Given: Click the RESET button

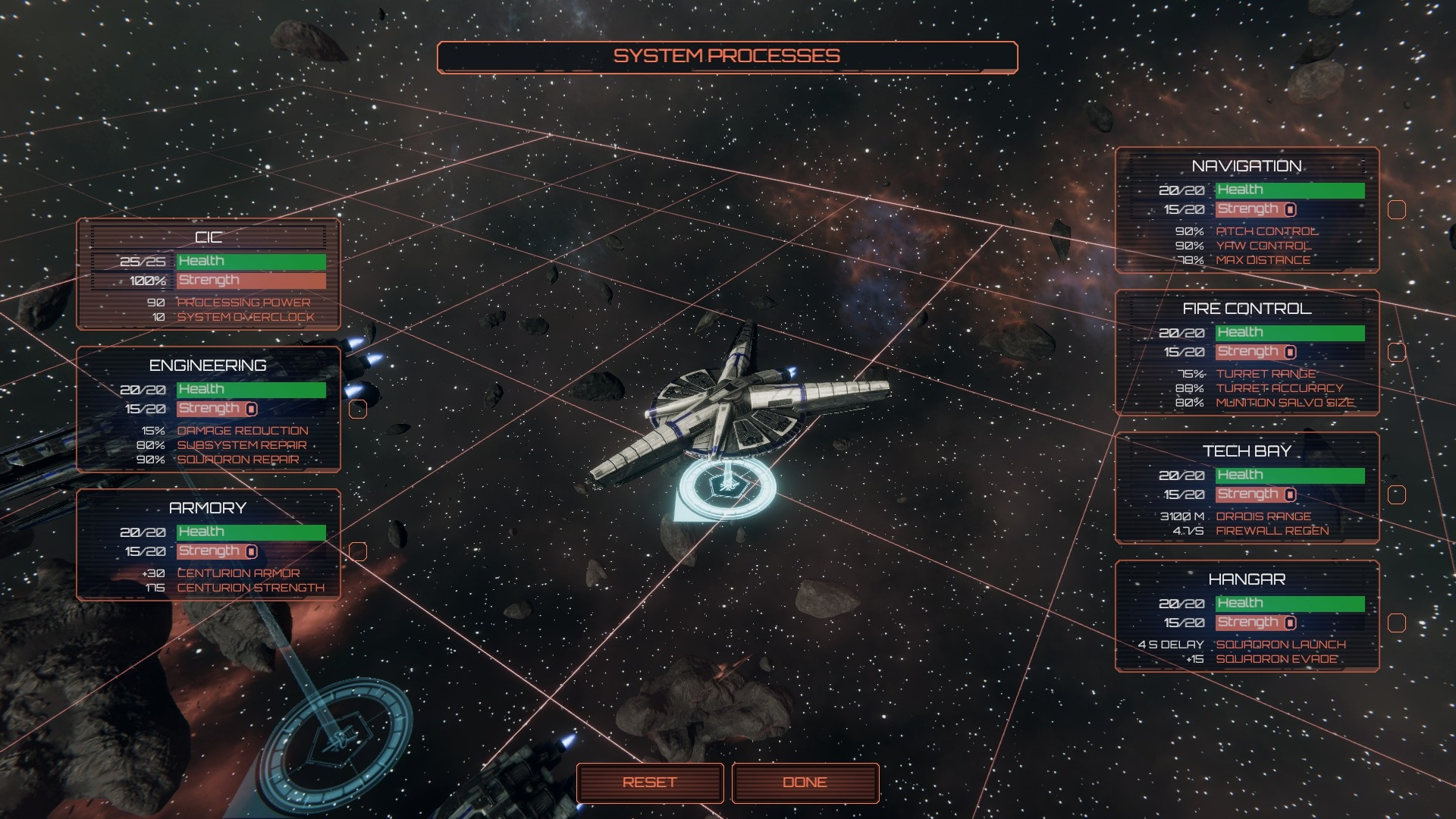Looking at the screenshot, I should point(649,783).
